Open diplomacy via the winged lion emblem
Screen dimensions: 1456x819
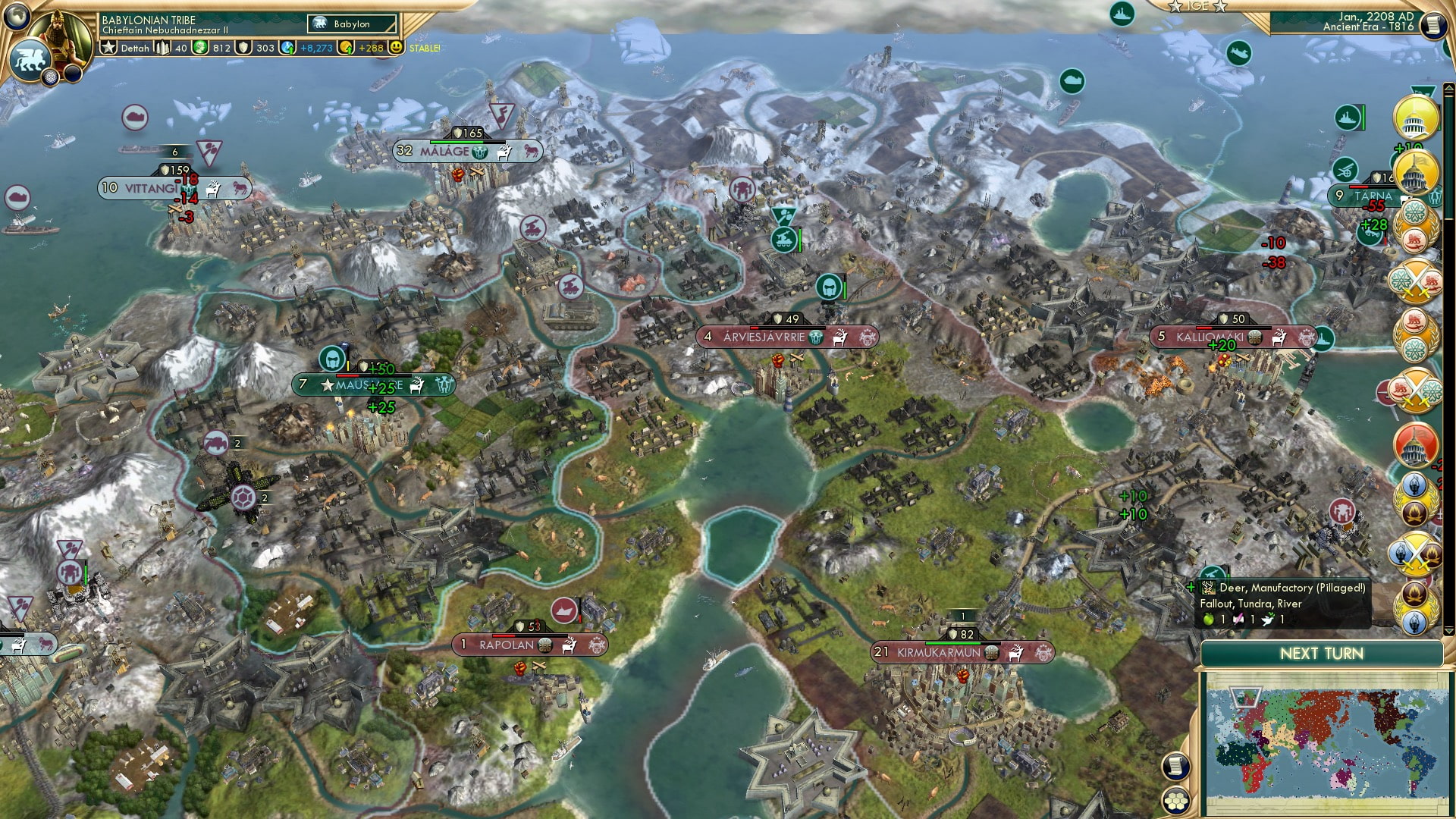pos(30,58)
